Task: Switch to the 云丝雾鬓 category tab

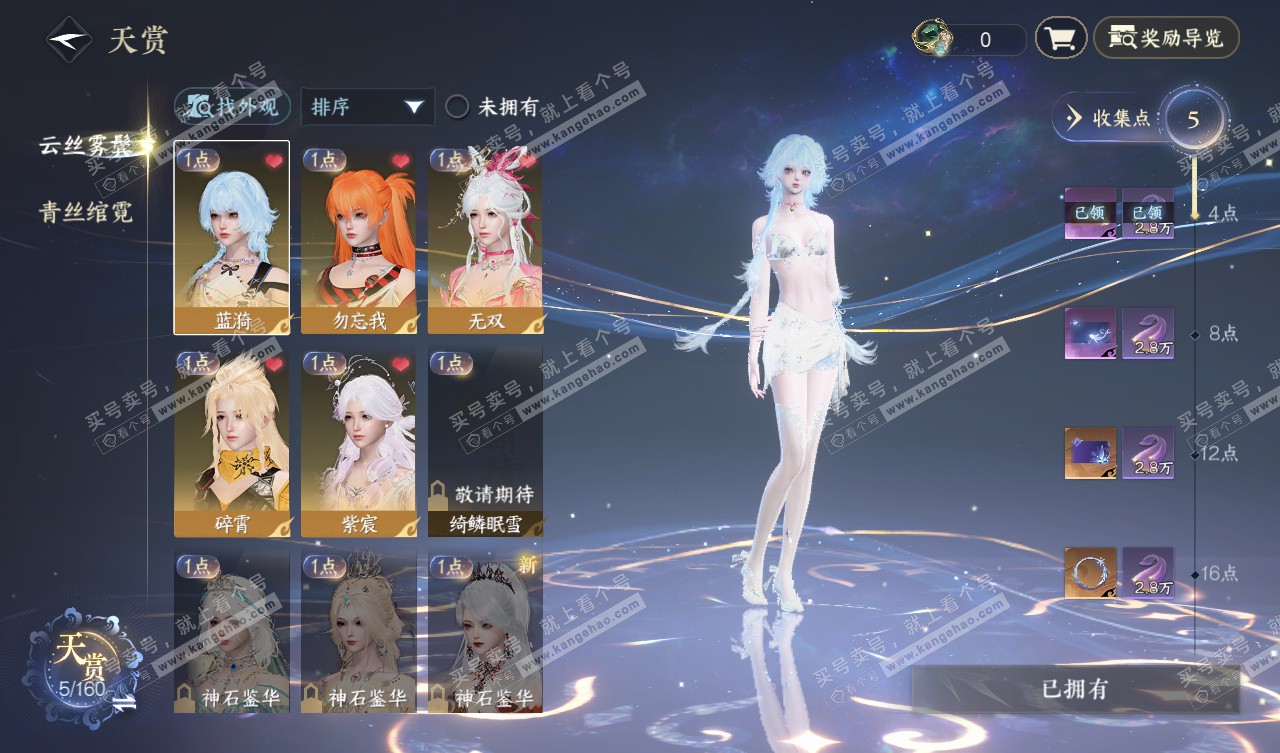Action: [86, 145]
